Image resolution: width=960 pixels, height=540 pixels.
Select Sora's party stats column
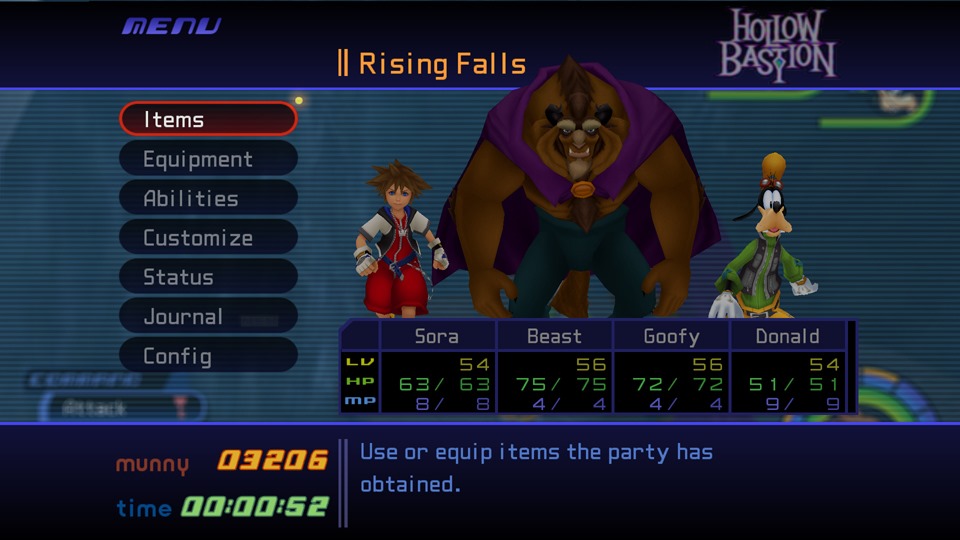click(x=437, y=367)
